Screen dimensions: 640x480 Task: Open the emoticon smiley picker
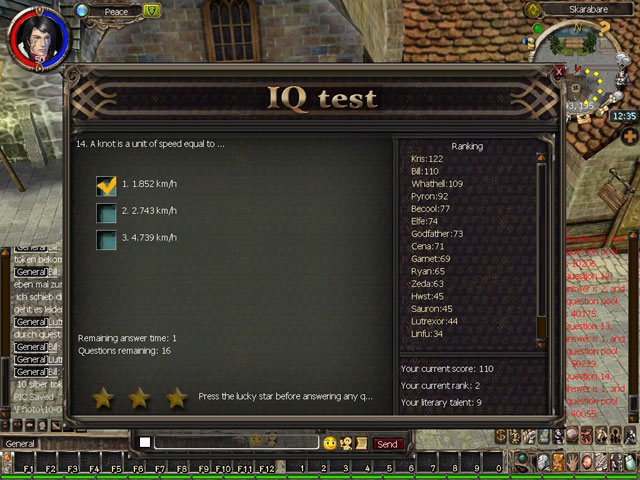[329, 443]
